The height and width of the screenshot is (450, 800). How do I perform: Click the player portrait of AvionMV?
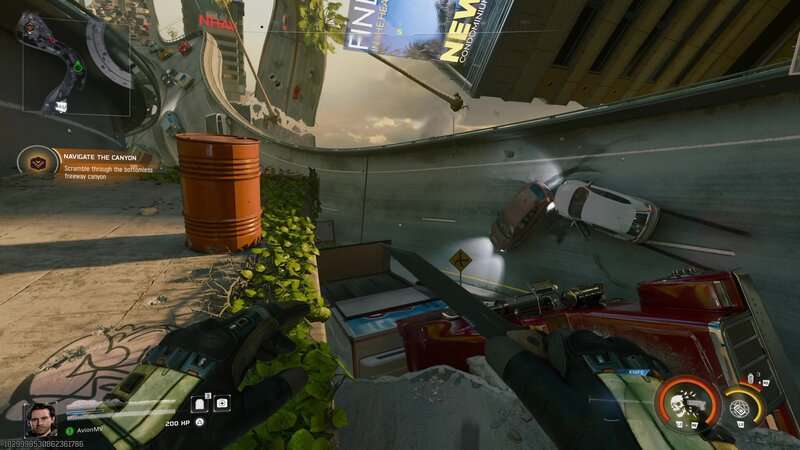40,419
